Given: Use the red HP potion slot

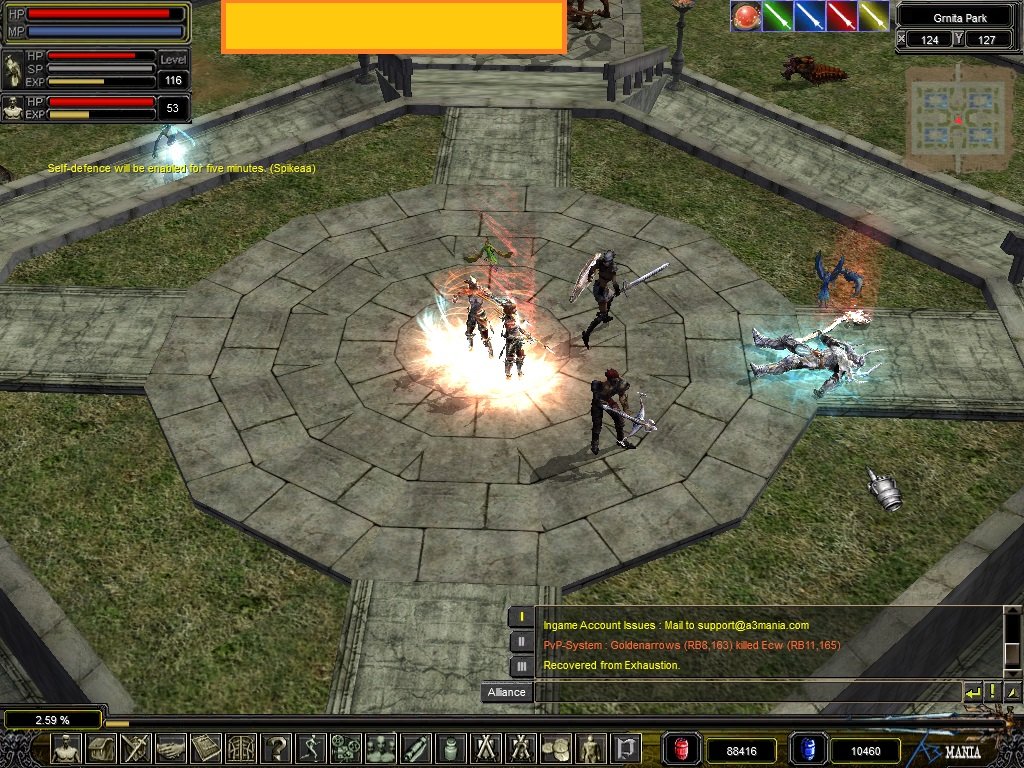Looking at the screenshot, I should [x=682, y=749].
